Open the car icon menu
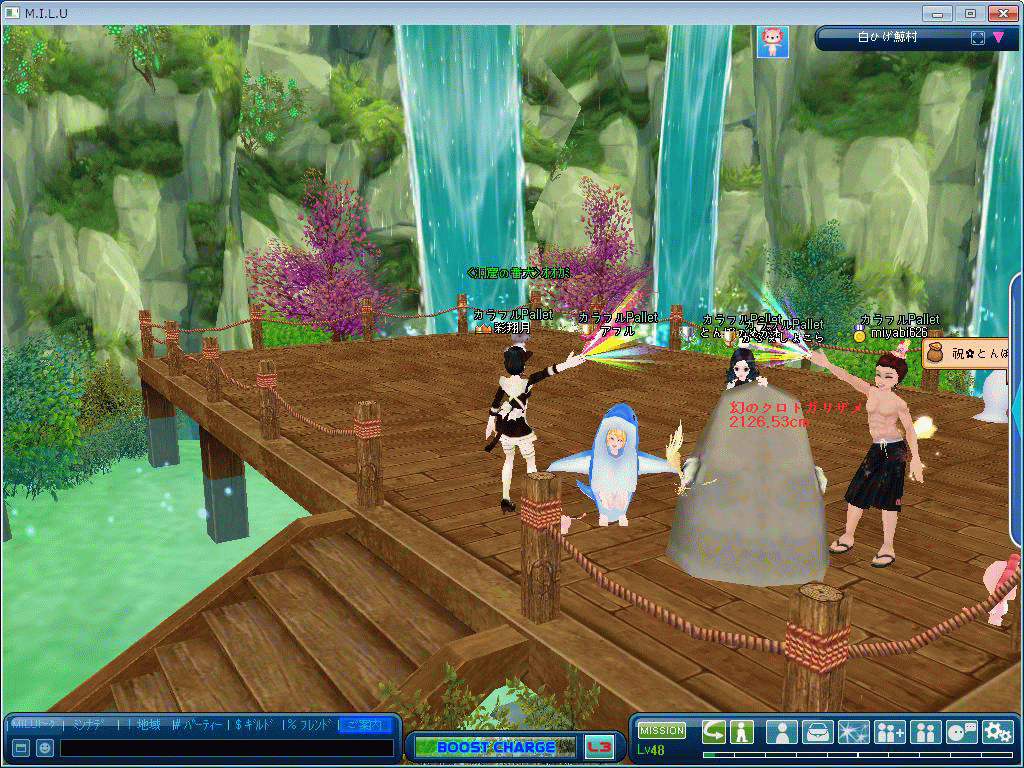 point(818,732)
